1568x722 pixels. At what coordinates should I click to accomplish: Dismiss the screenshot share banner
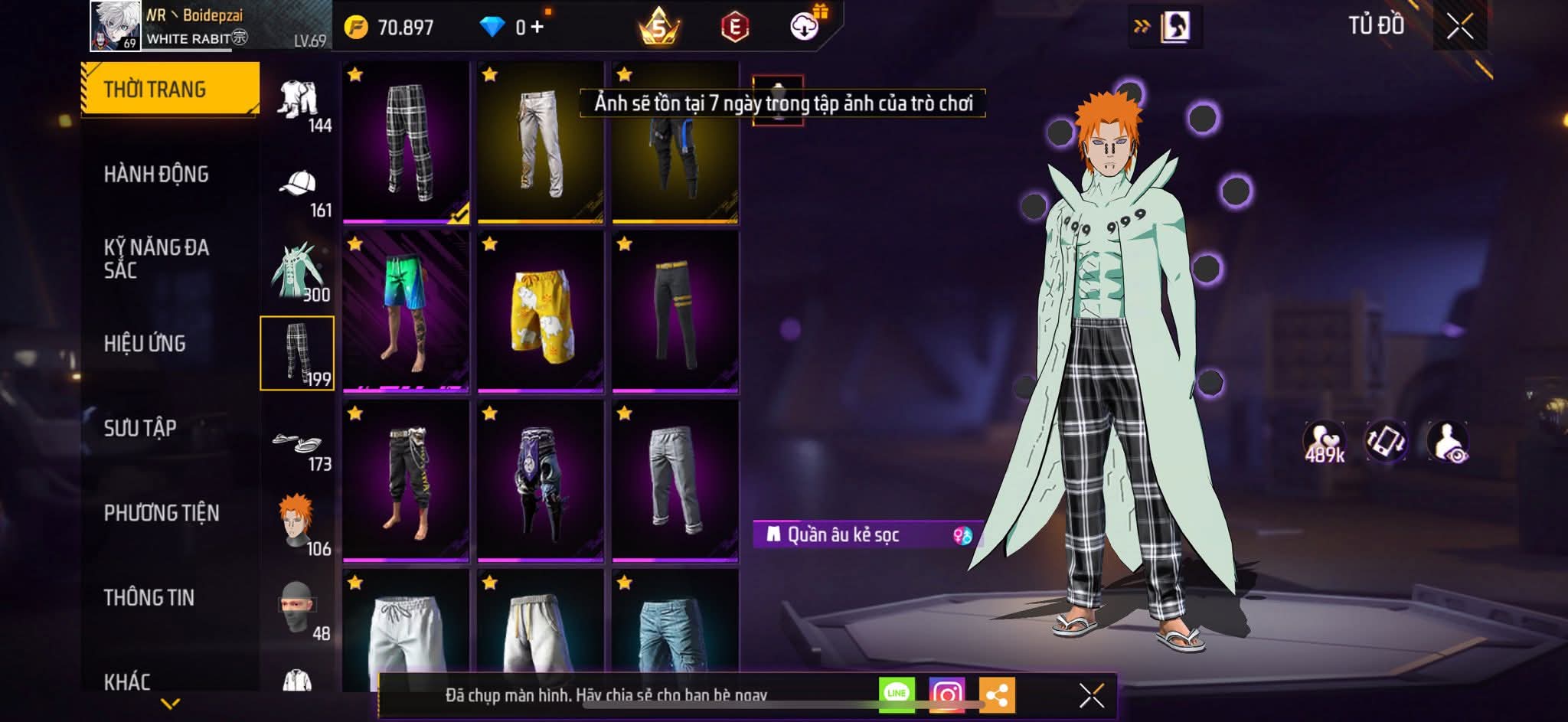1091,695
